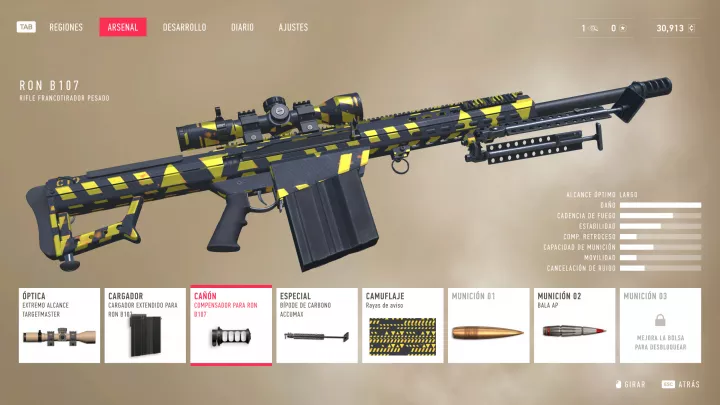Viewport: 720px width, 405px height.
Task: Pick the Camuflaje warning stripes slot
Action: coord(403,326)
